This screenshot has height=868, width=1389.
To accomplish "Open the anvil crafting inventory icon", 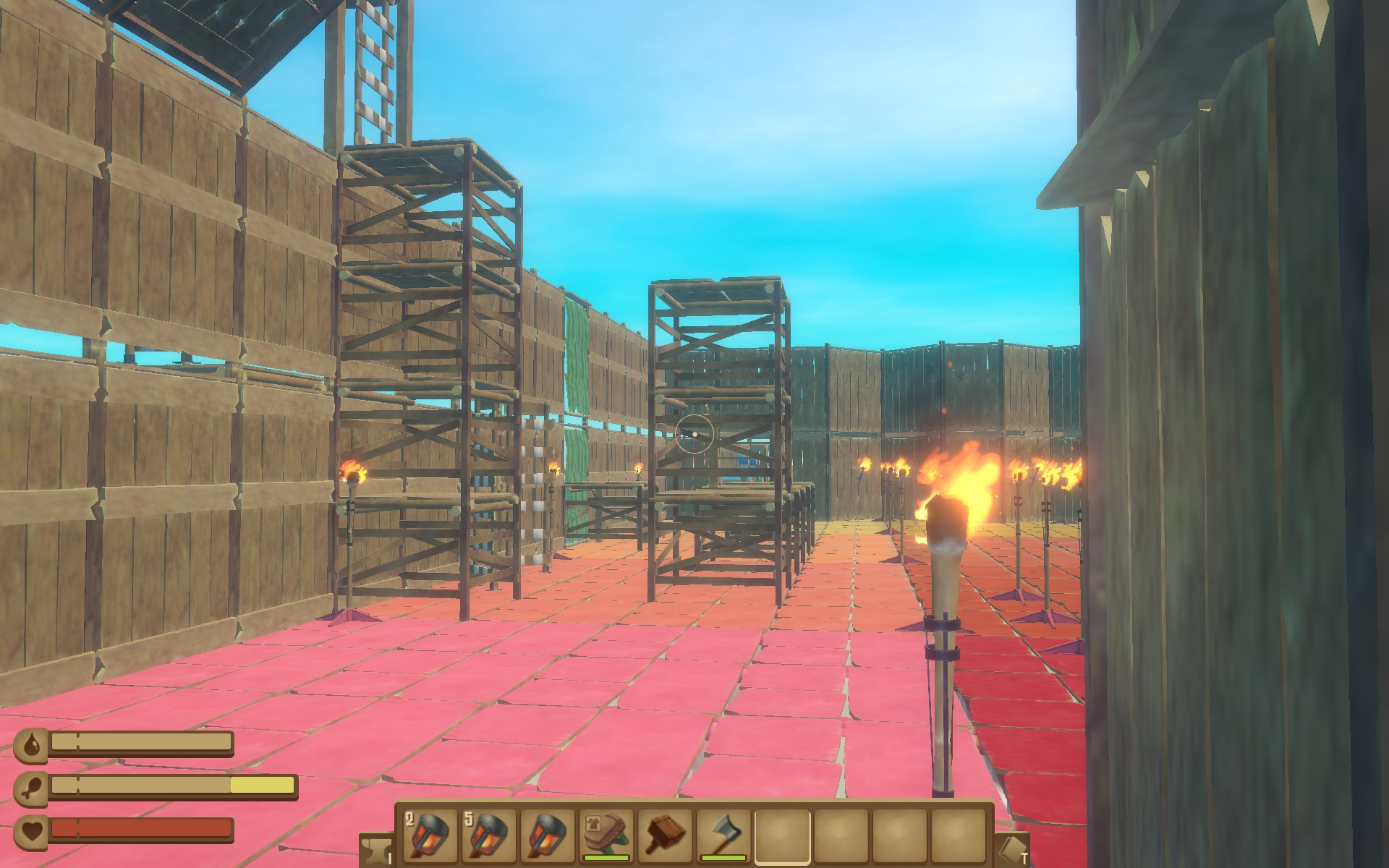I will click(x=375, y=851).
